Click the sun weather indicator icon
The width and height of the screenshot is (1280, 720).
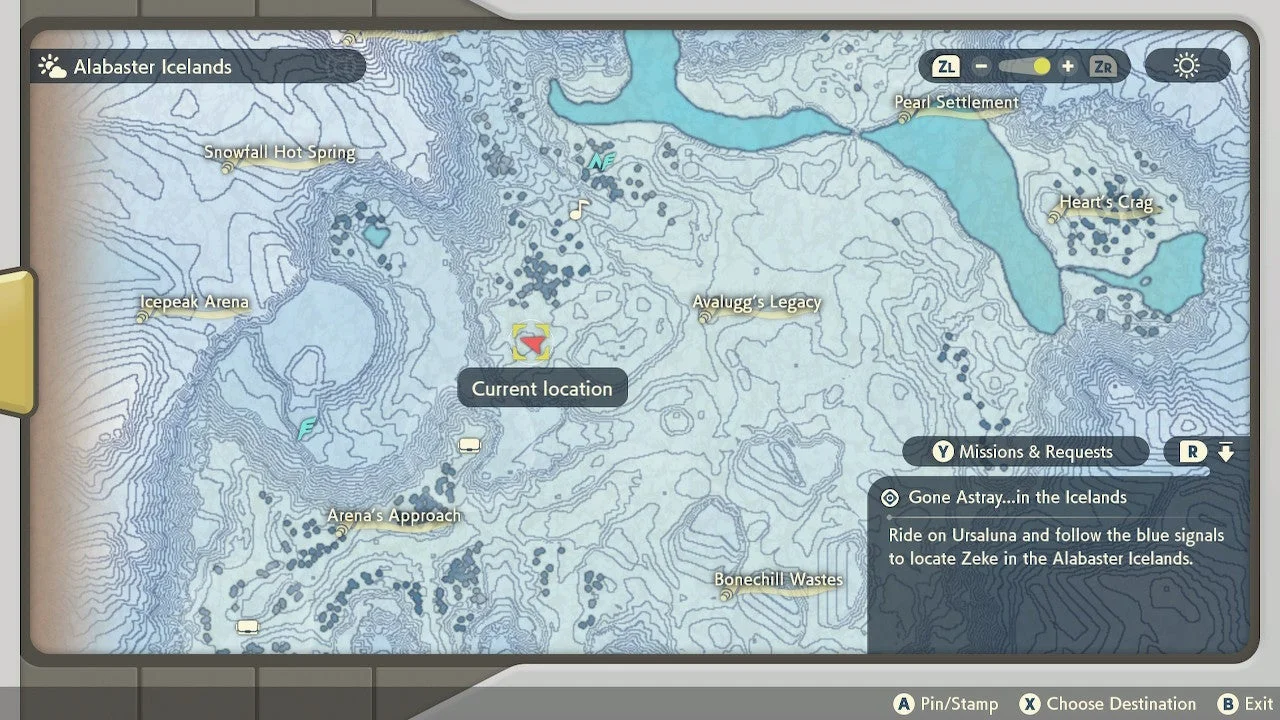click(1186, 67)
